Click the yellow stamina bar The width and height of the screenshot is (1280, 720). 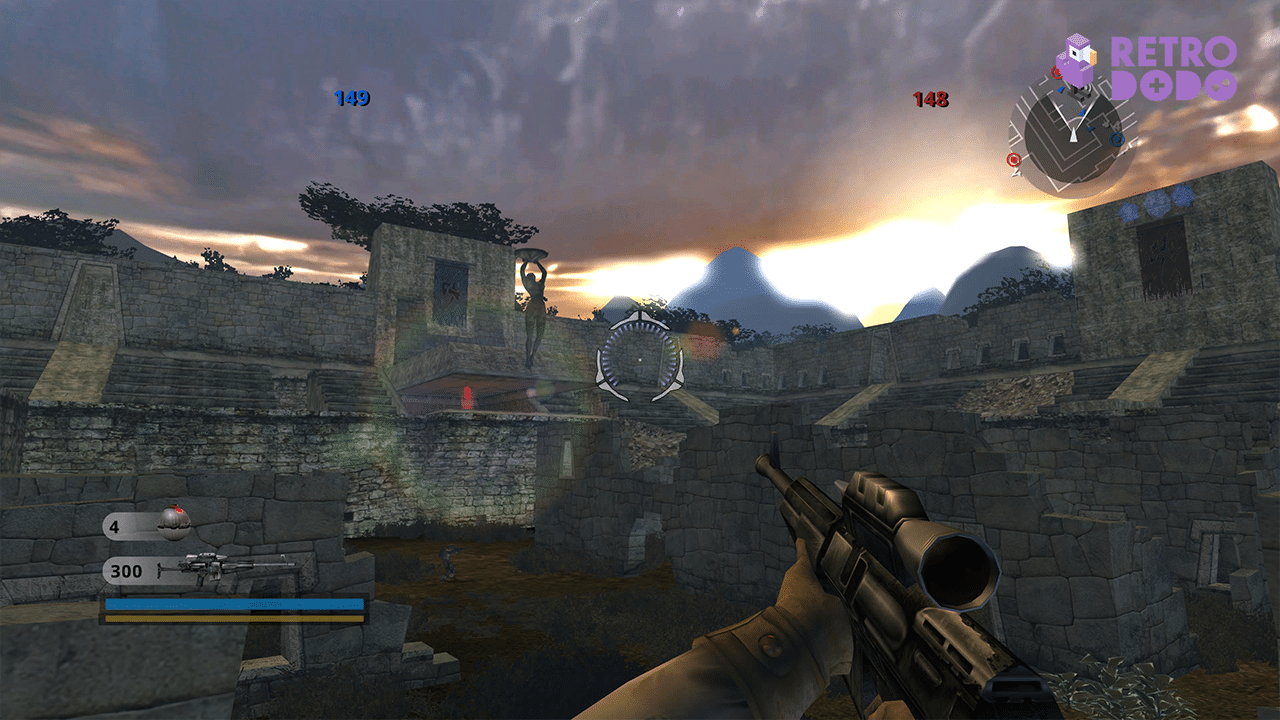[235, 619]
